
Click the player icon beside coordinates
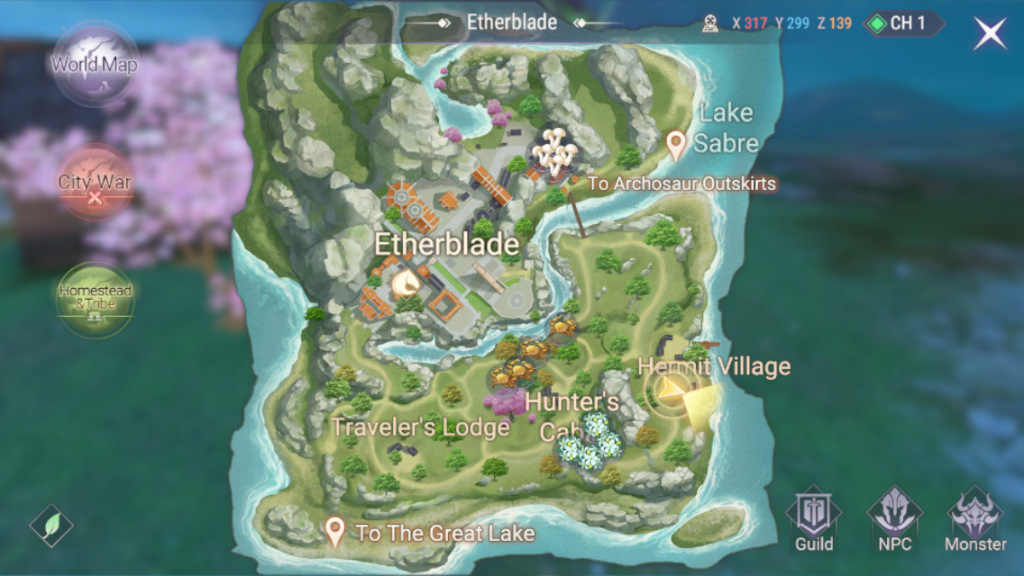click(x=711, y=23)
